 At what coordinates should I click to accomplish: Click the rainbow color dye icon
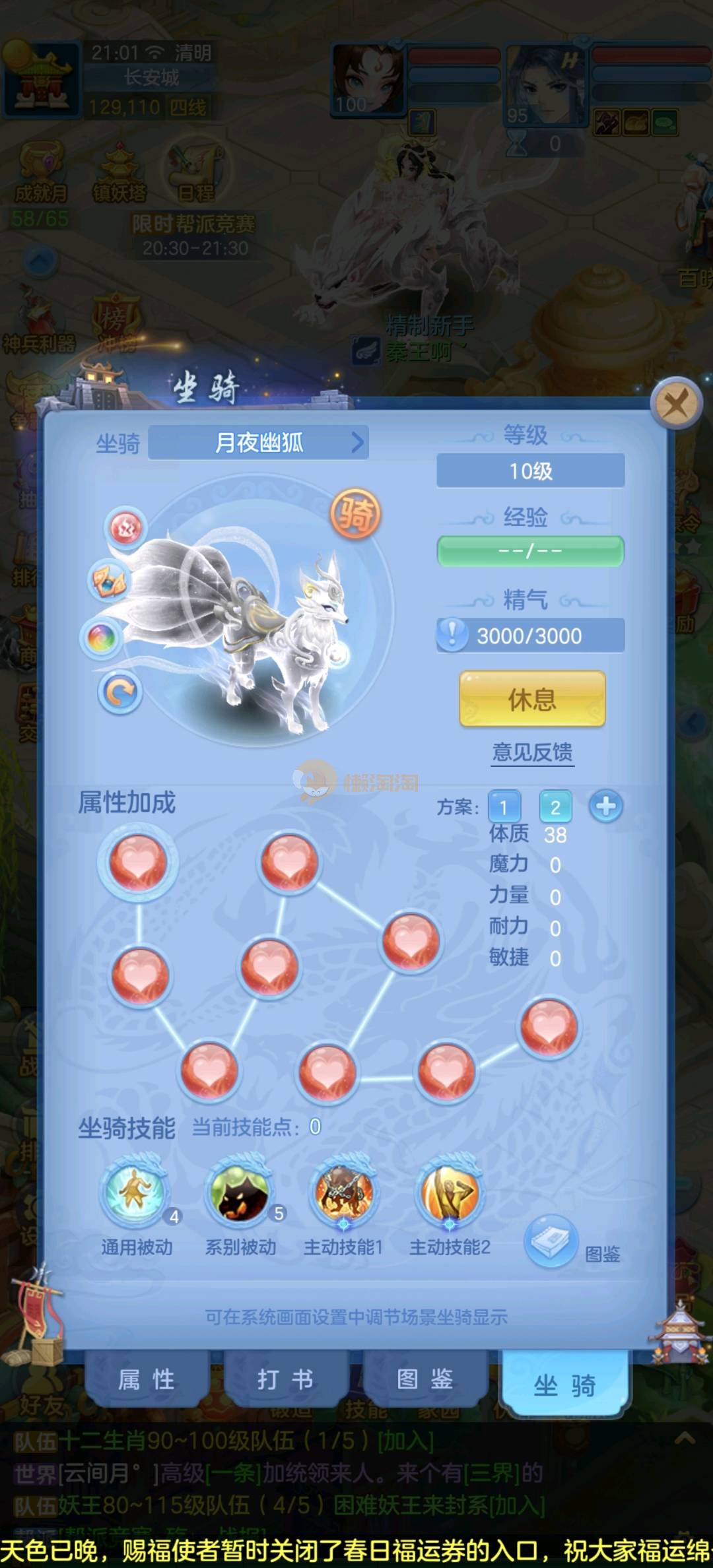tap(102, 637)
